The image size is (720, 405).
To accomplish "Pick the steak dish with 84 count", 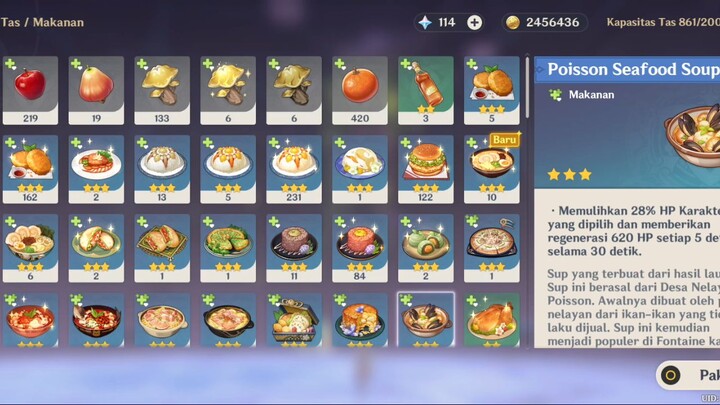I will (359, 247).
